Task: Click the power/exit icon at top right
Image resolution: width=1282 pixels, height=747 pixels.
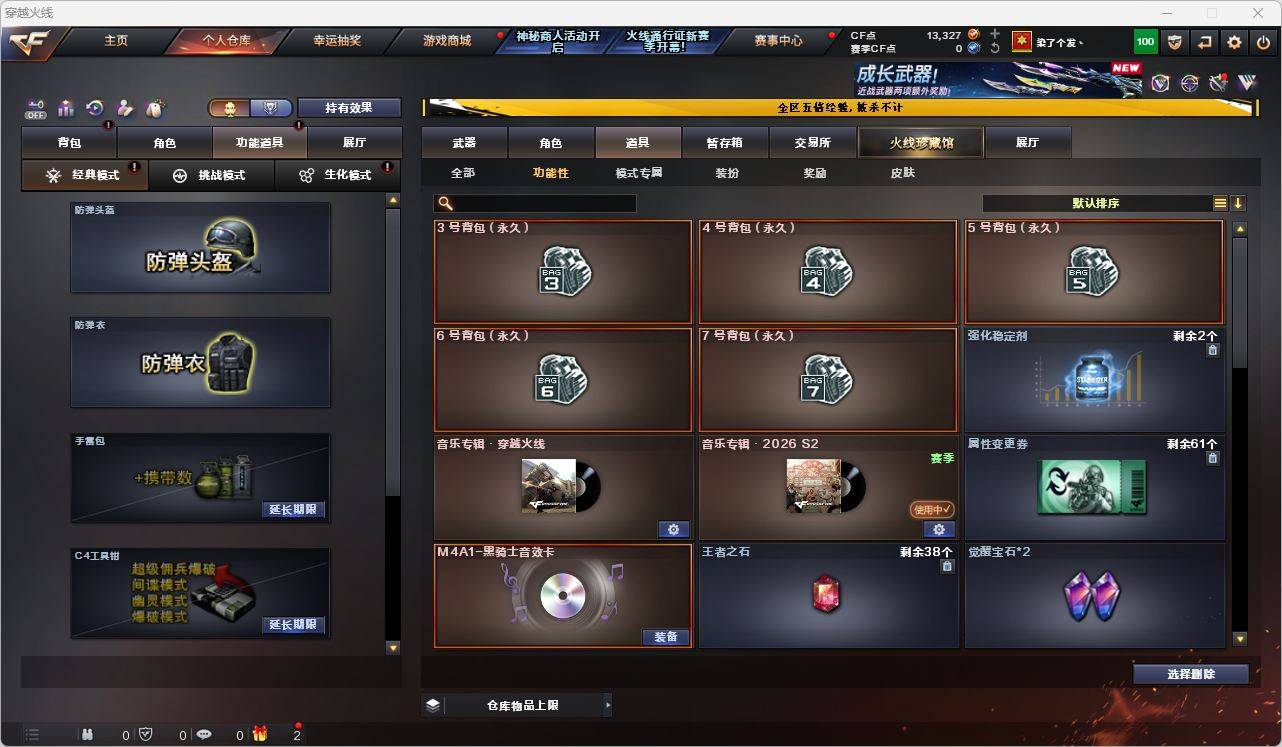Action: click(x=1262, y=42)
